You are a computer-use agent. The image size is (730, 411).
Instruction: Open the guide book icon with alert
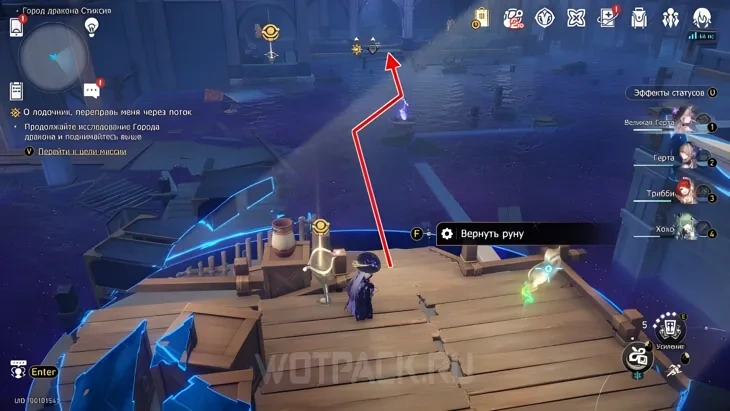(607, 18)
